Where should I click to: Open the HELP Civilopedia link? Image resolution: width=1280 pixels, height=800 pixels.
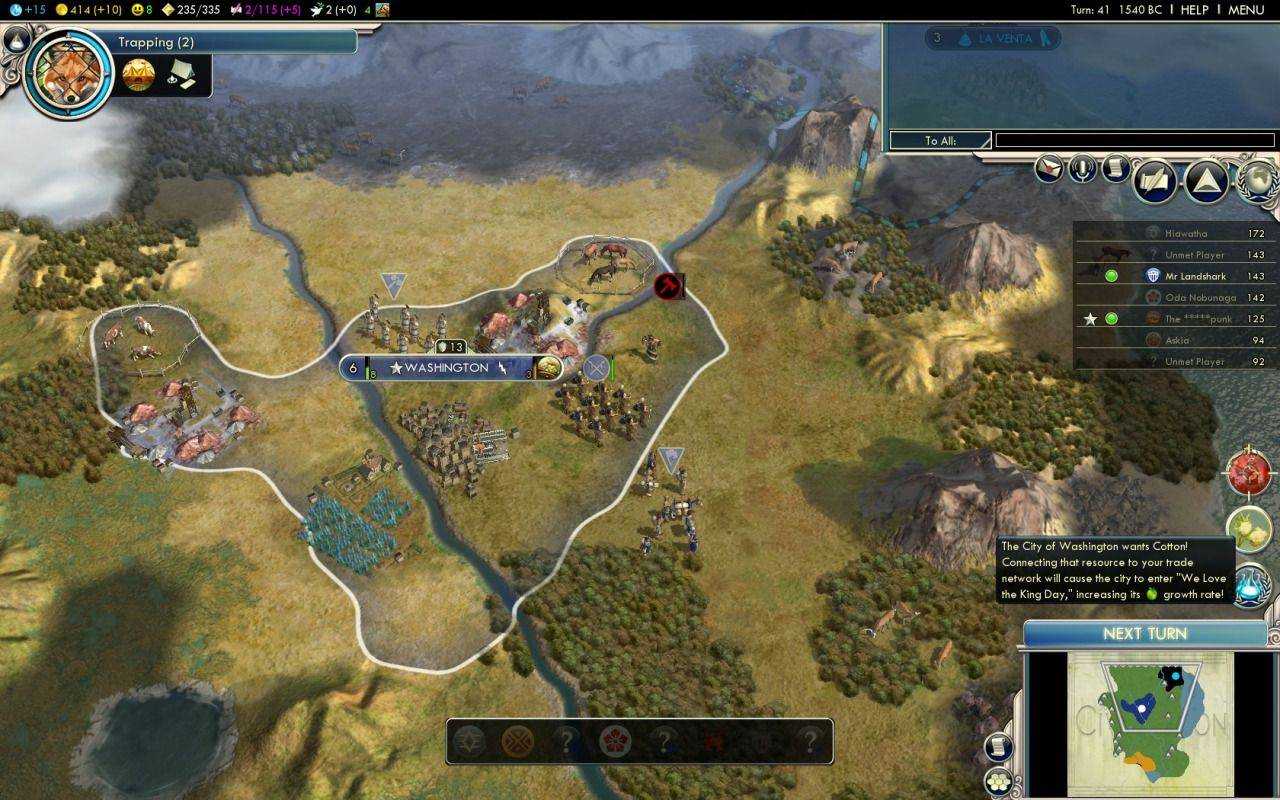click(x=1194, y=10)
